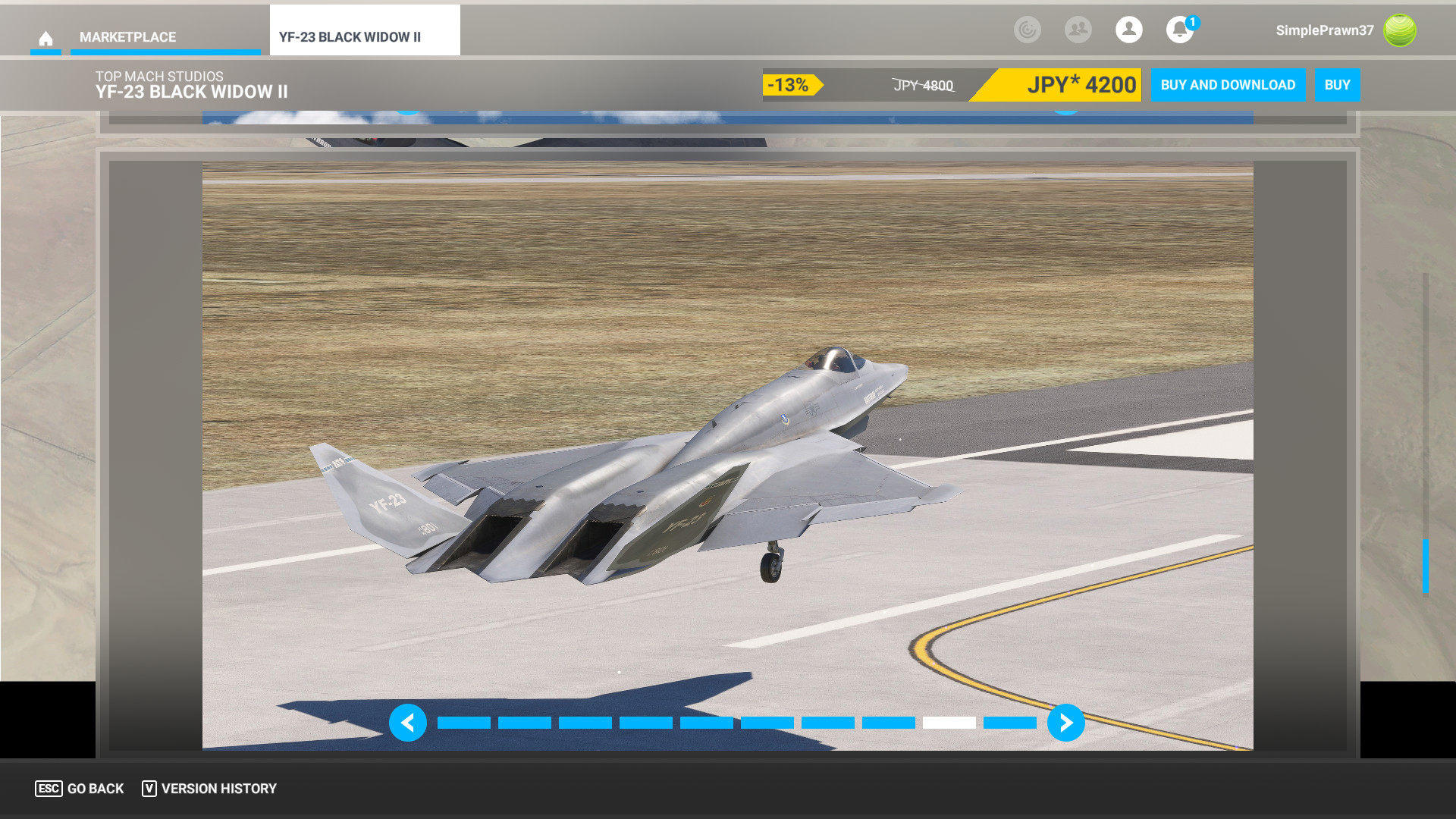Open Version History

(x=209, y=789)
